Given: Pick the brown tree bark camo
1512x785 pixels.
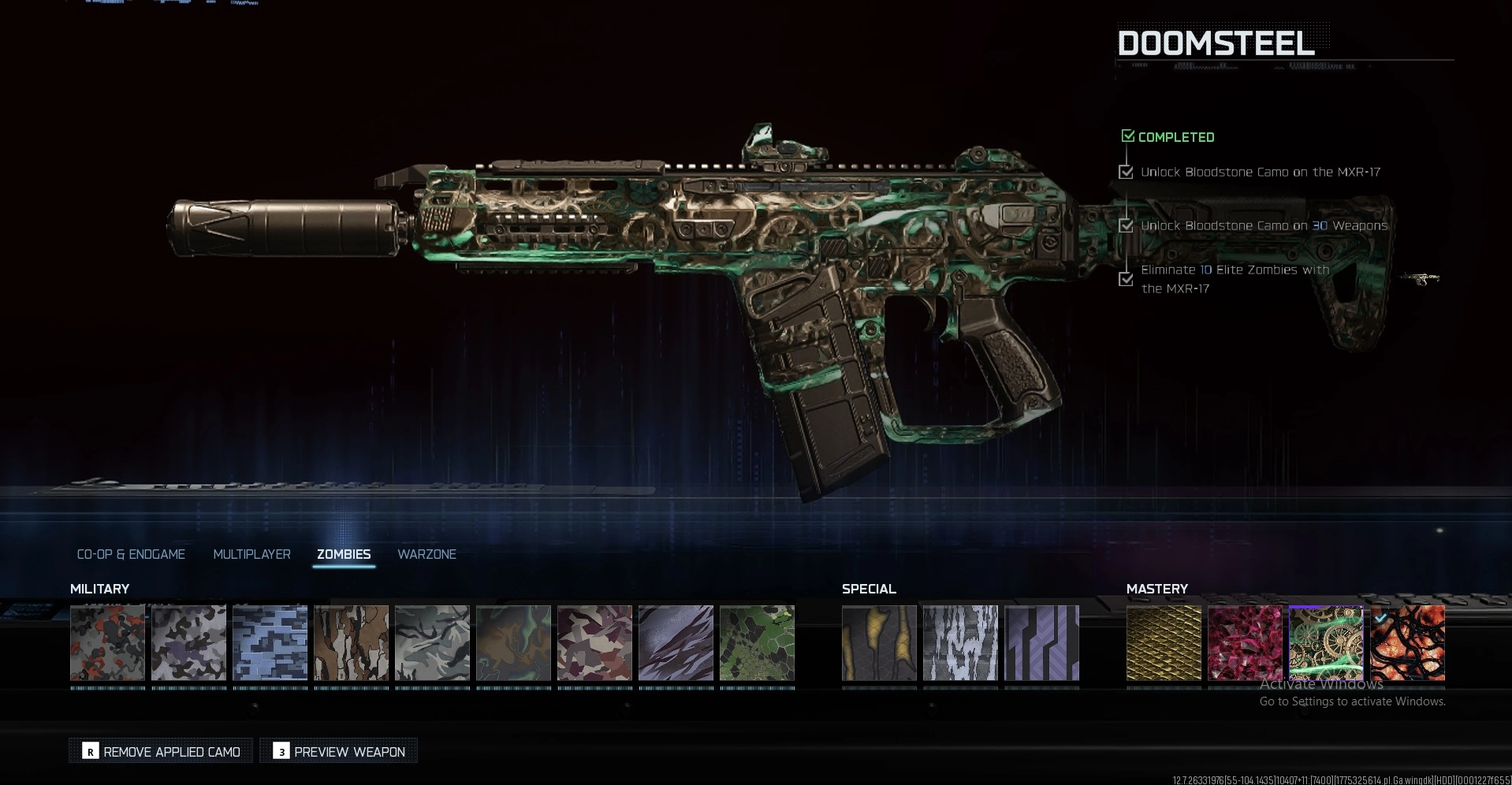Looking at the screenshot, I should 351,642.
